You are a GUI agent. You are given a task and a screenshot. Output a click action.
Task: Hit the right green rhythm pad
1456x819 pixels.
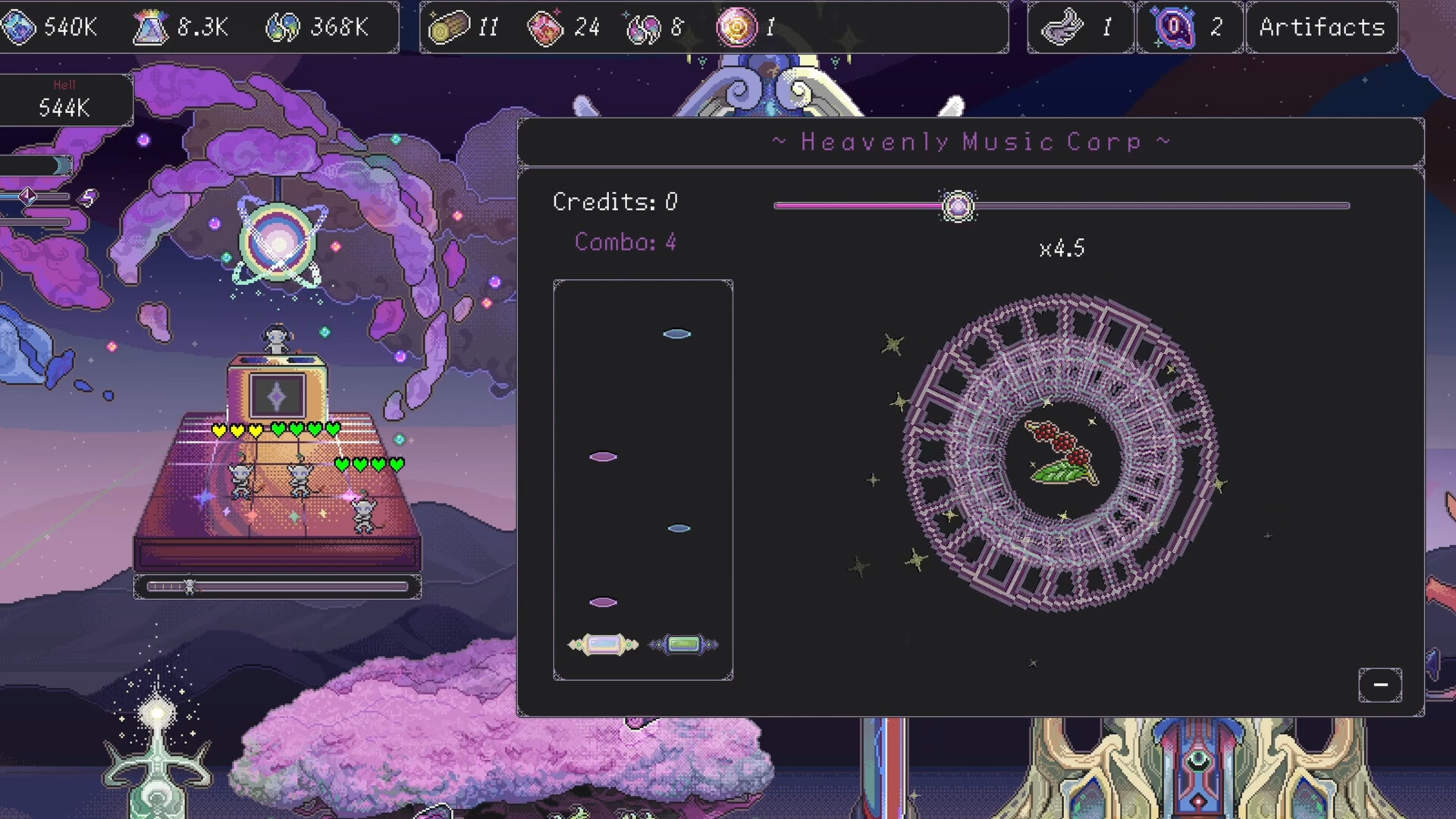coord(683,645)
